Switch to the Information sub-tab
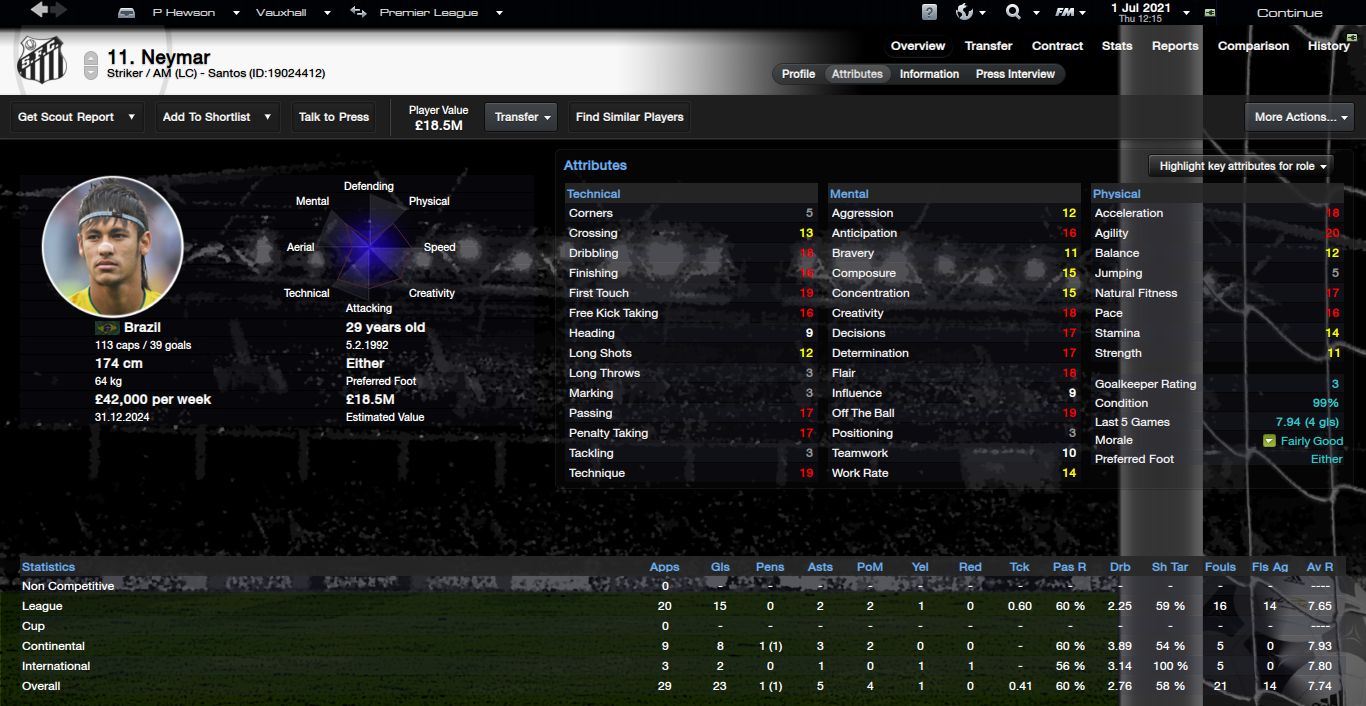This screenshot has width=1366, height=706. pos(929,74)
